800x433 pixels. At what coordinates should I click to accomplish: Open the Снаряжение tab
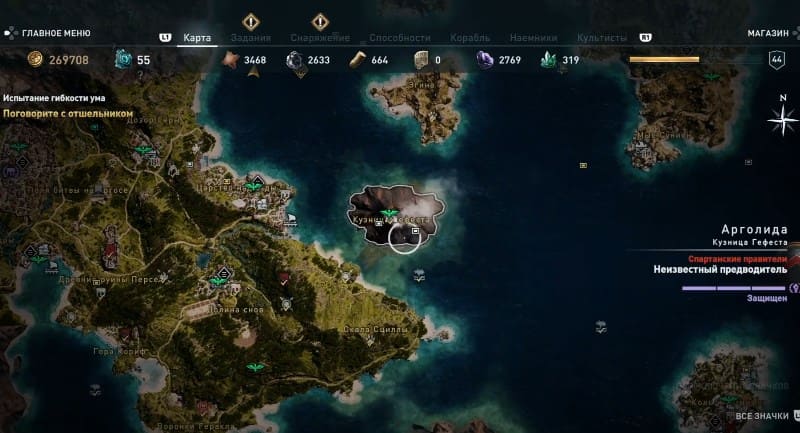pyautogui.click(x=320, y=38)
